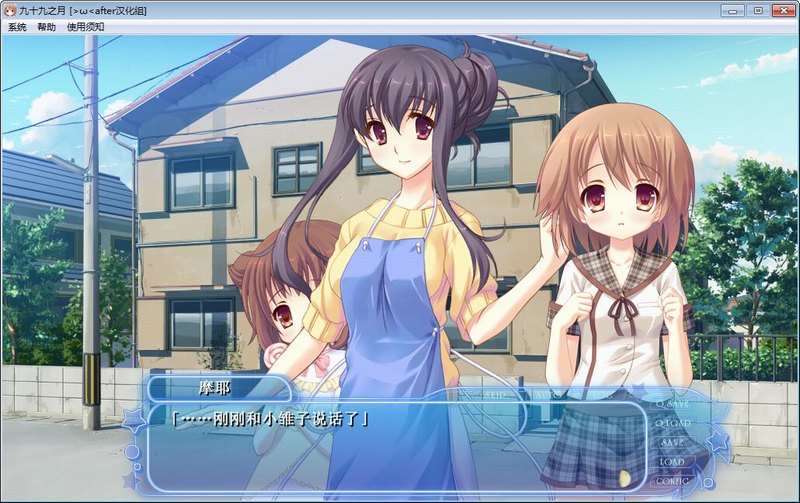Open the 使用须知 menu
800x503 pixels.
click(83, 27)
